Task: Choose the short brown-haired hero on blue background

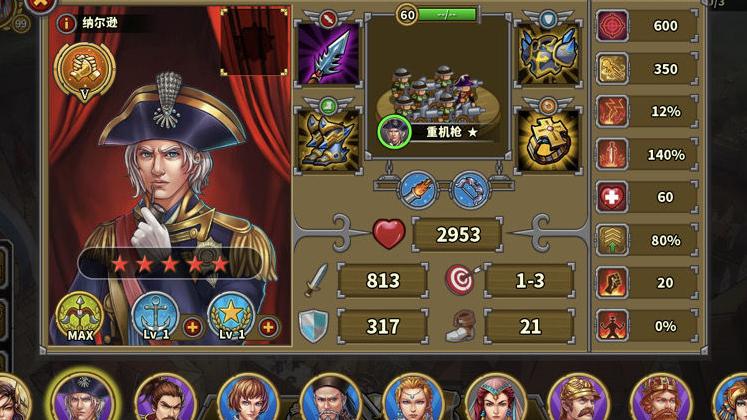Action: pyautogui.click(x=246, y=401)
